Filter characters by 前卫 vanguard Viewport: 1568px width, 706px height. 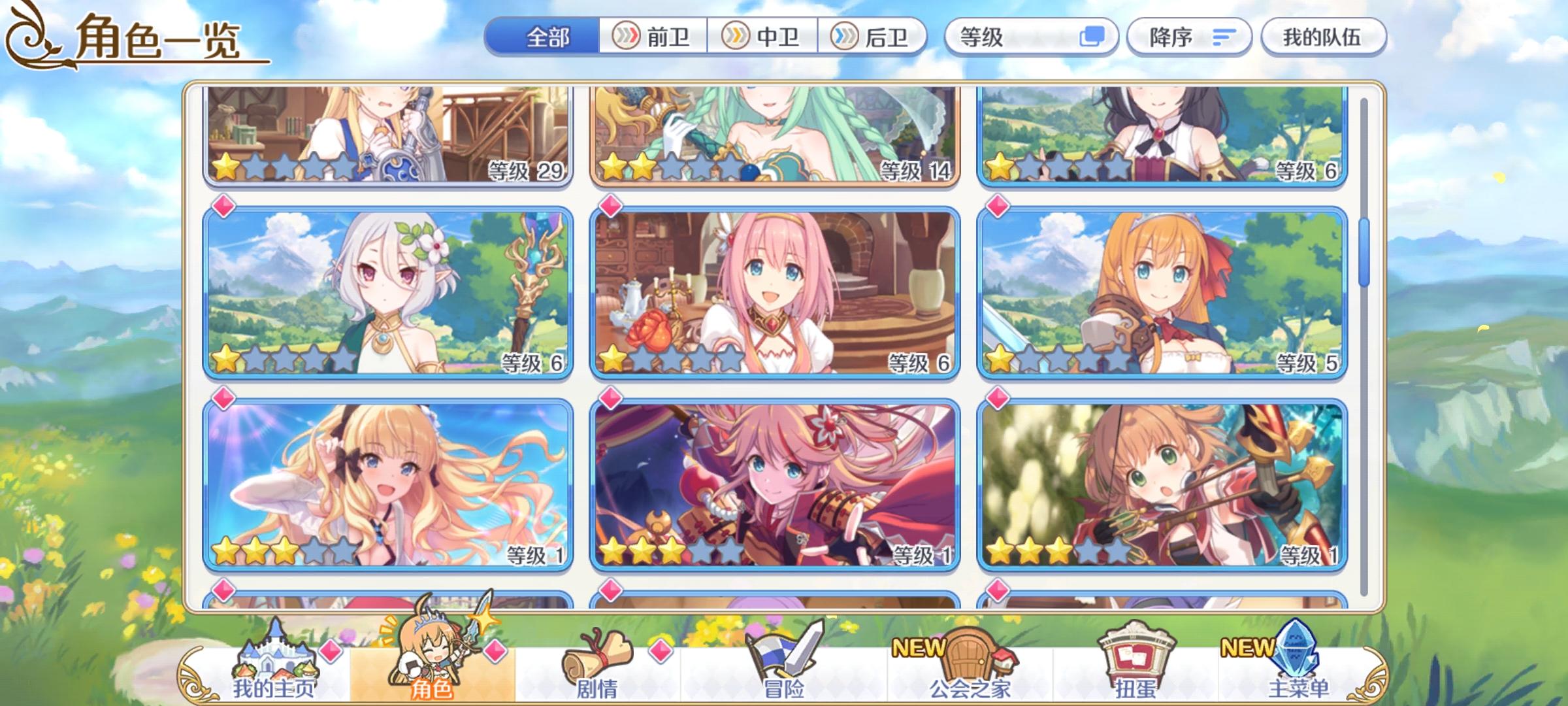[x=655, y=37]
